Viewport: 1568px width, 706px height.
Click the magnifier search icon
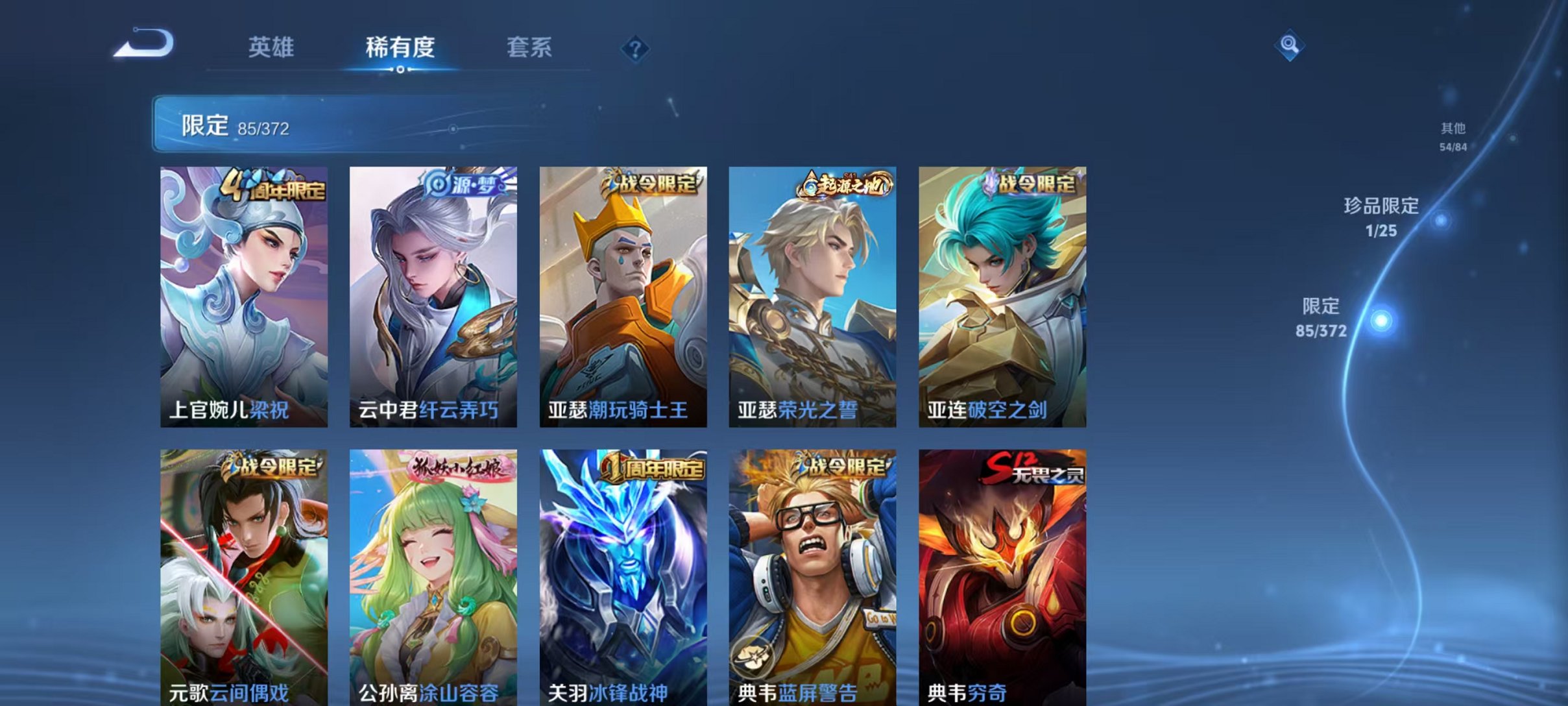coord(1291,45)
